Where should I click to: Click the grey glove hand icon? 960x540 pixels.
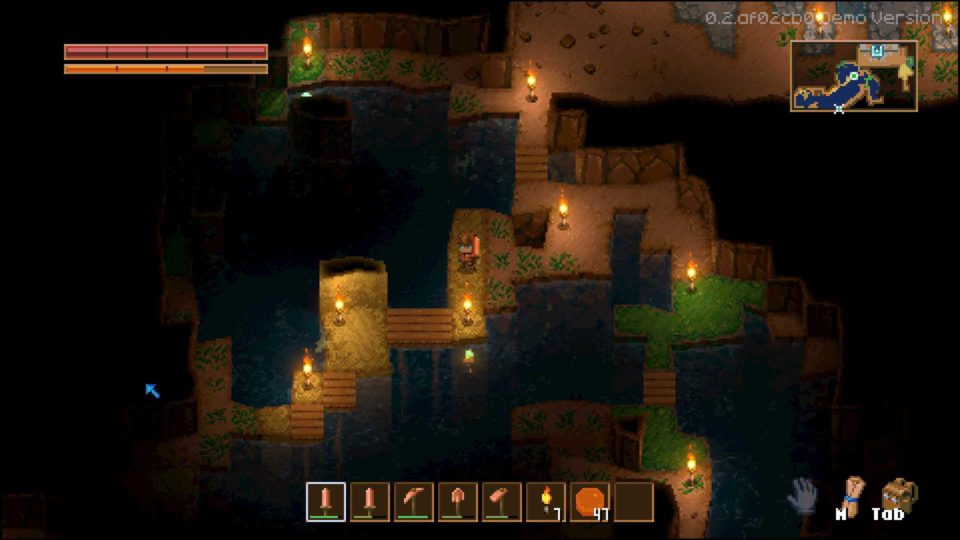(802, 494)
